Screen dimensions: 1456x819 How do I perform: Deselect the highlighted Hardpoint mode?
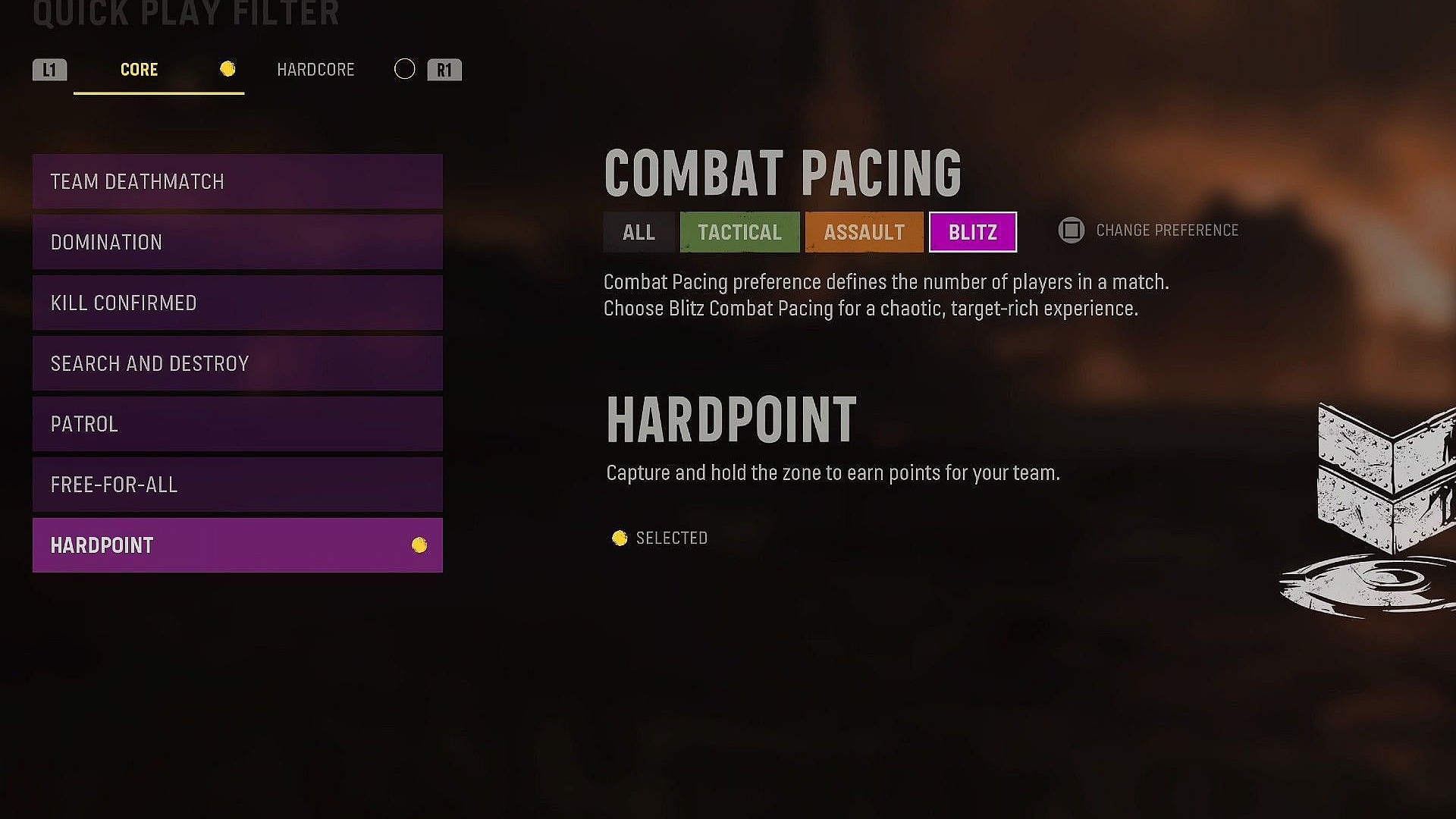pyautogui.click(x=237, y=545)
